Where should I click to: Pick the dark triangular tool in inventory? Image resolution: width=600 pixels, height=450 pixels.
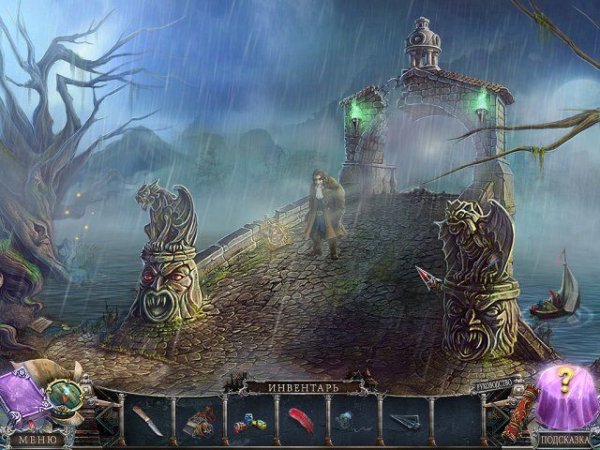404,421
